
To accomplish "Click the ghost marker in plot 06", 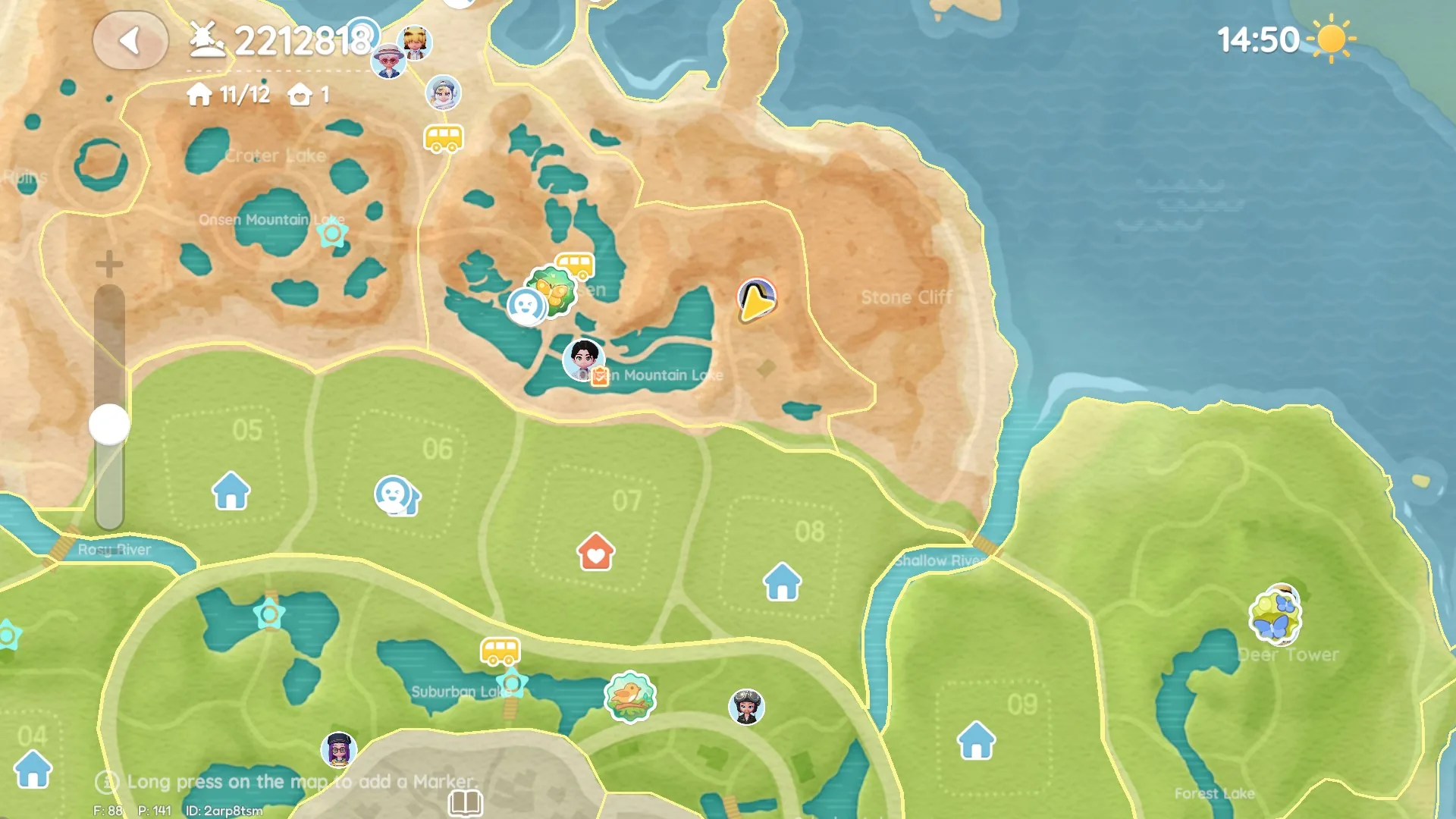I will pyautogui.click(x=395, y=496).
